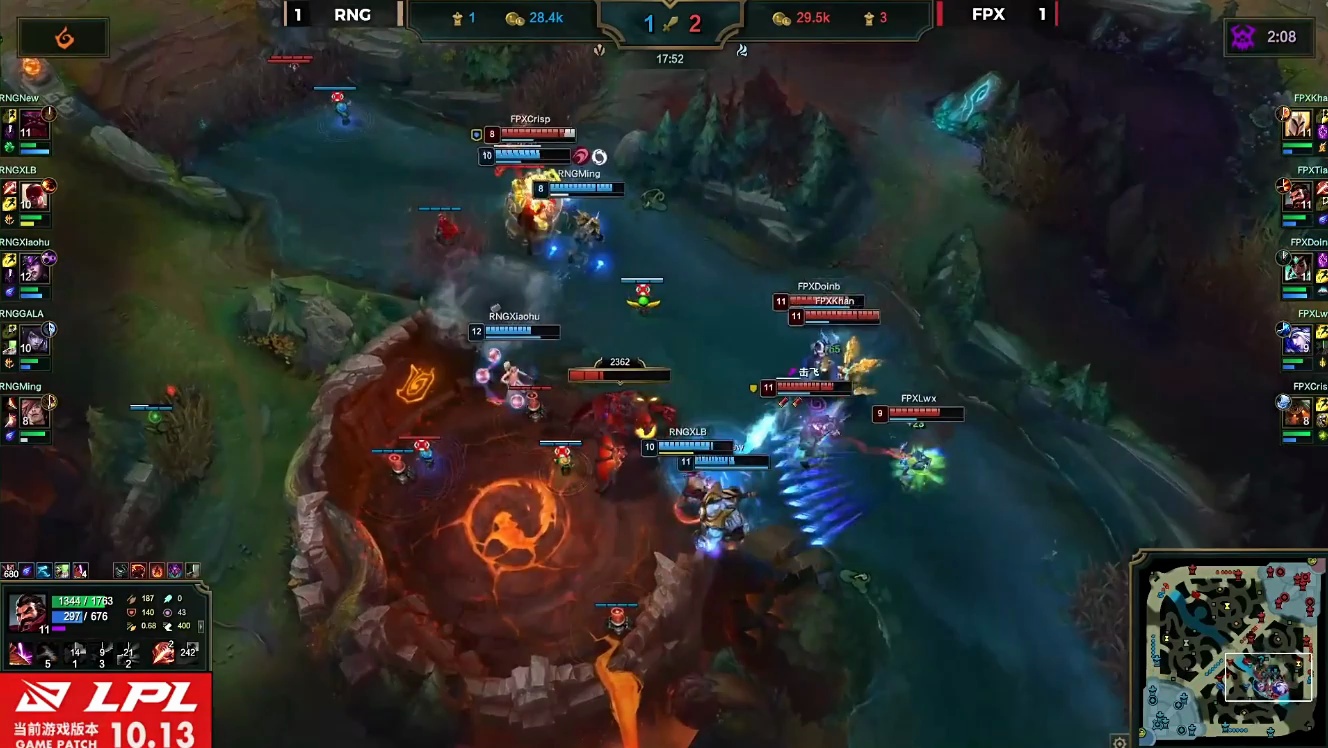Image resolution: width=1328 pixels, height=748 pixels.
Task: Select RNGGALA's champion portrait
Action: (x=34, y=340)
